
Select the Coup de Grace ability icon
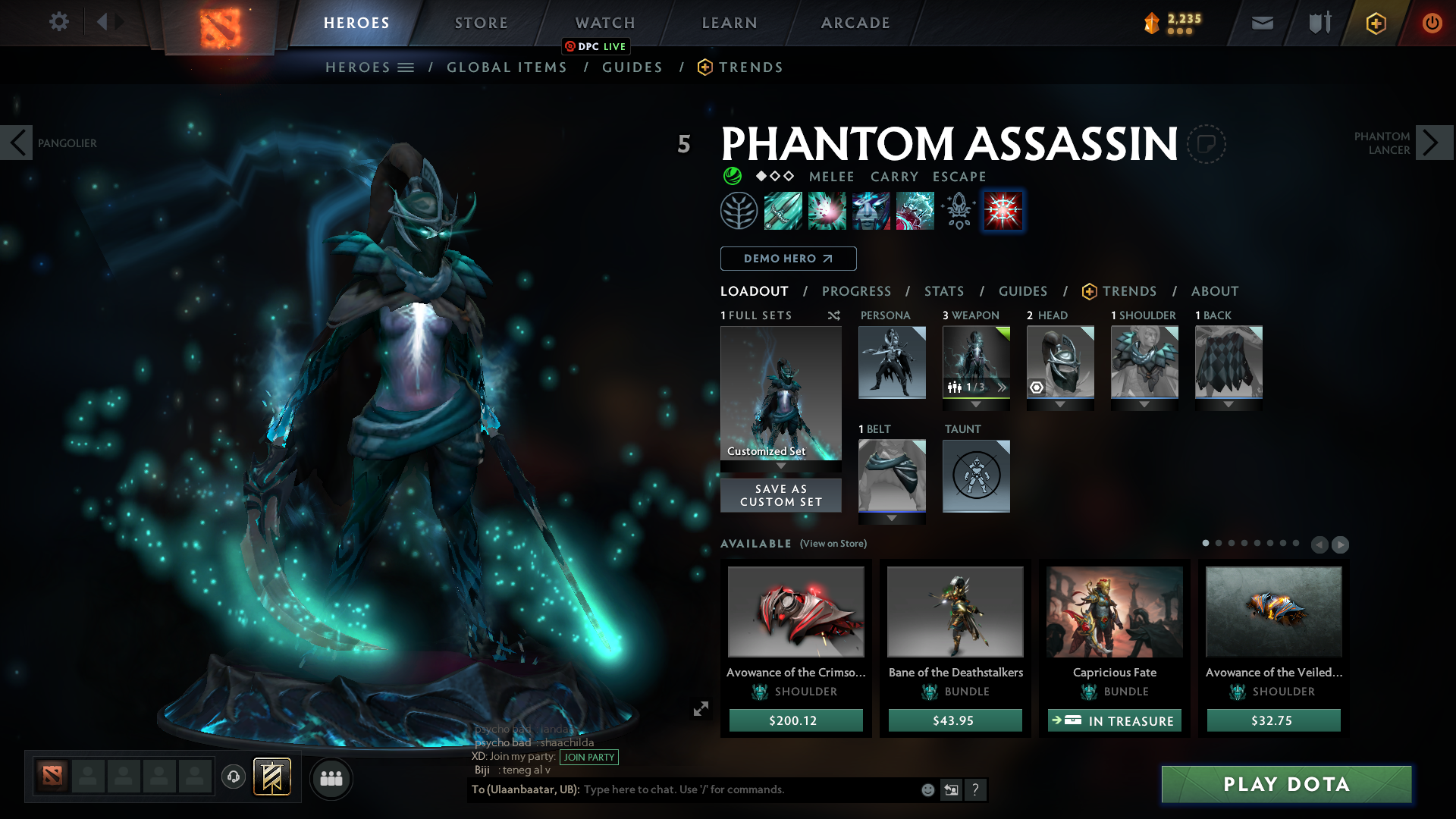(x=1003, y=211)
